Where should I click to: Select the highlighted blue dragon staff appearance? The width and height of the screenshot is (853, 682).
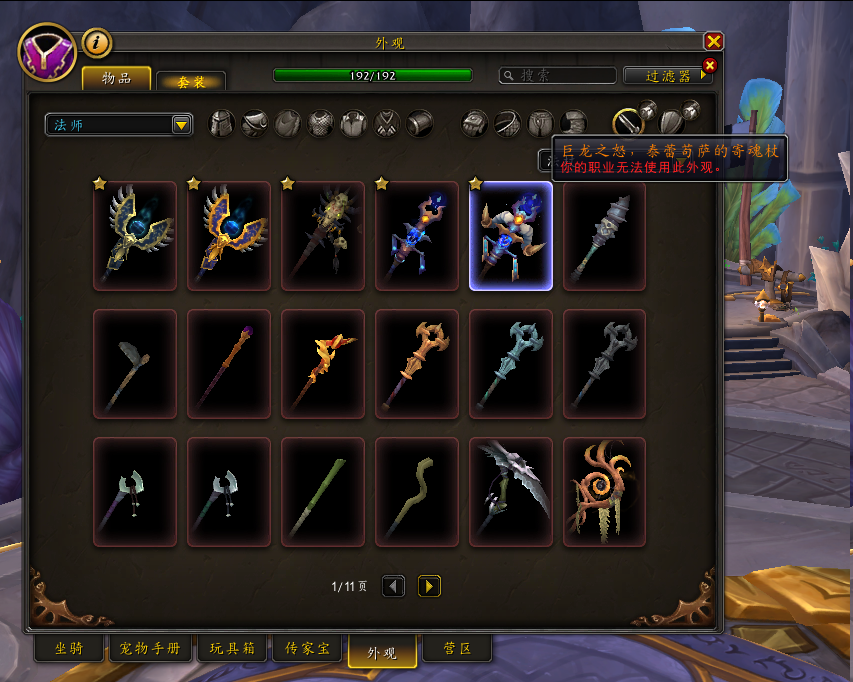click(510, 236)
